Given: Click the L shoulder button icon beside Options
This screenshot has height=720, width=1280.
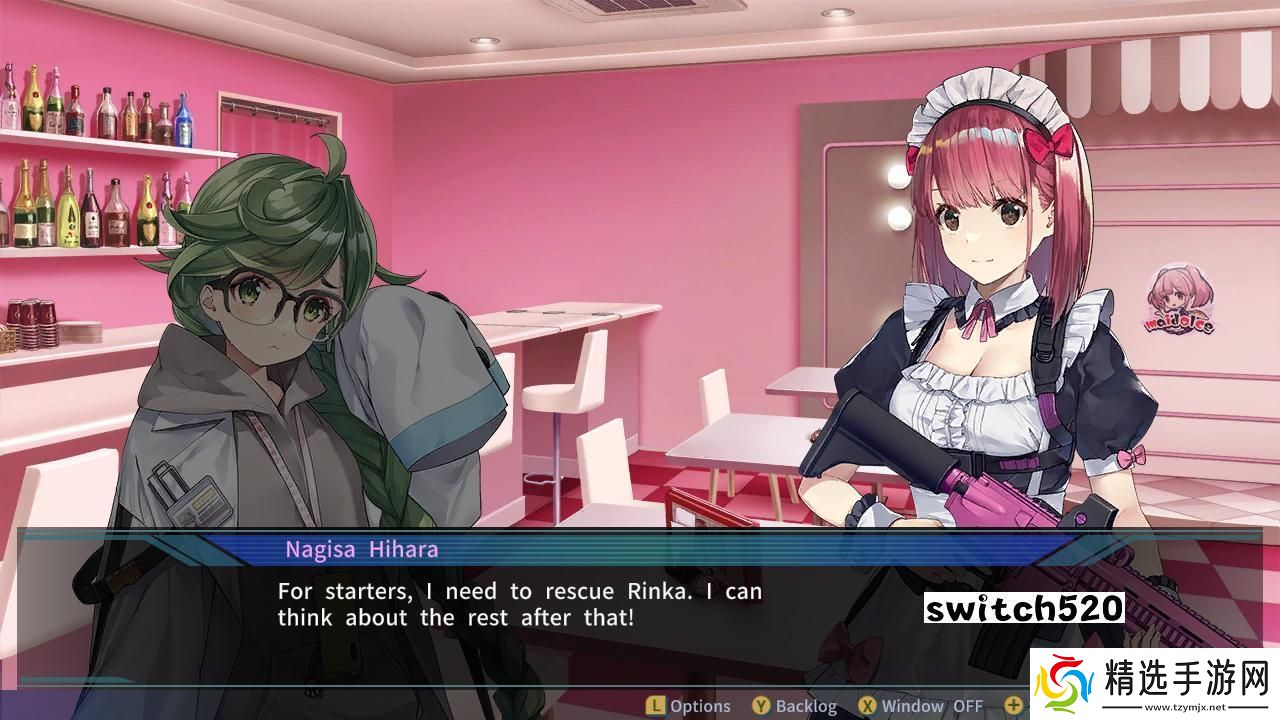Looking at the screenshot, I should [656, 705].
